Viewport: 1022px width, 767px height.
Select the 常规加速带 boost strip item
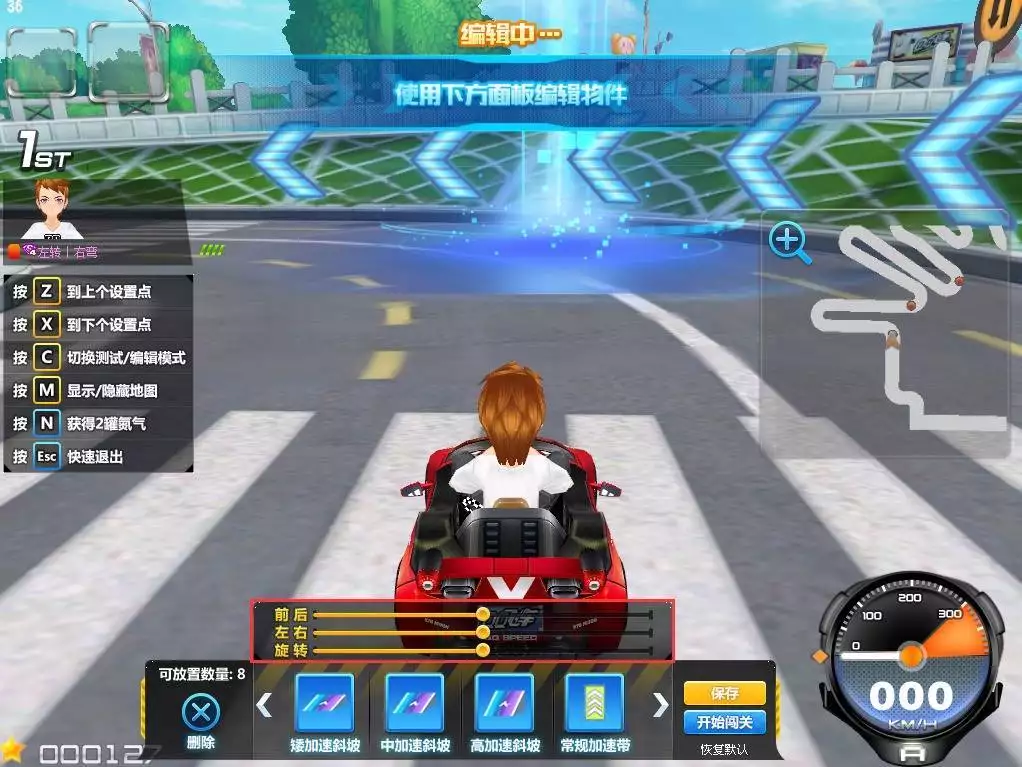(x=594, y=703)
